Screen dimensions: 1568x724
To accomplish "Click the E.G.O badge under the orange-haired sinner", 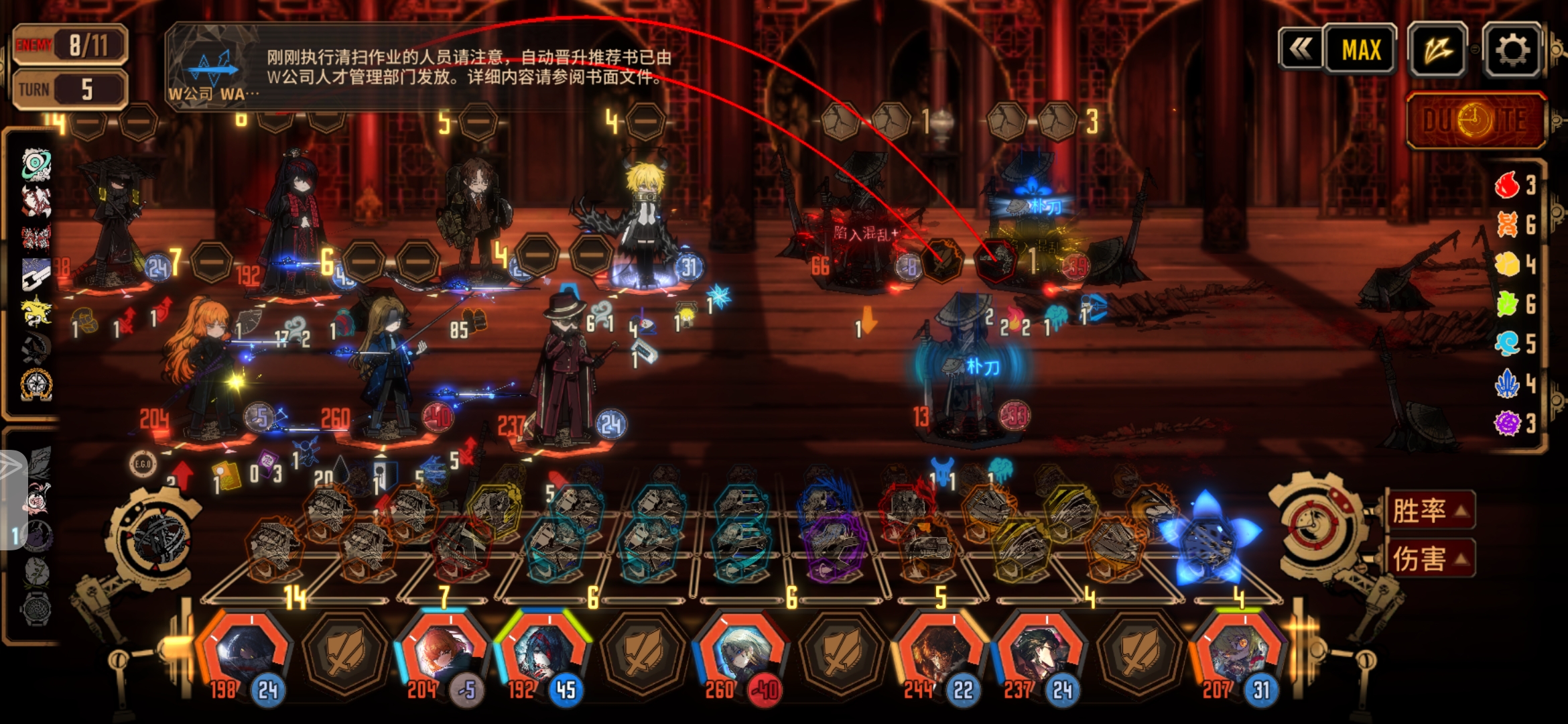I will click(143, 463).
